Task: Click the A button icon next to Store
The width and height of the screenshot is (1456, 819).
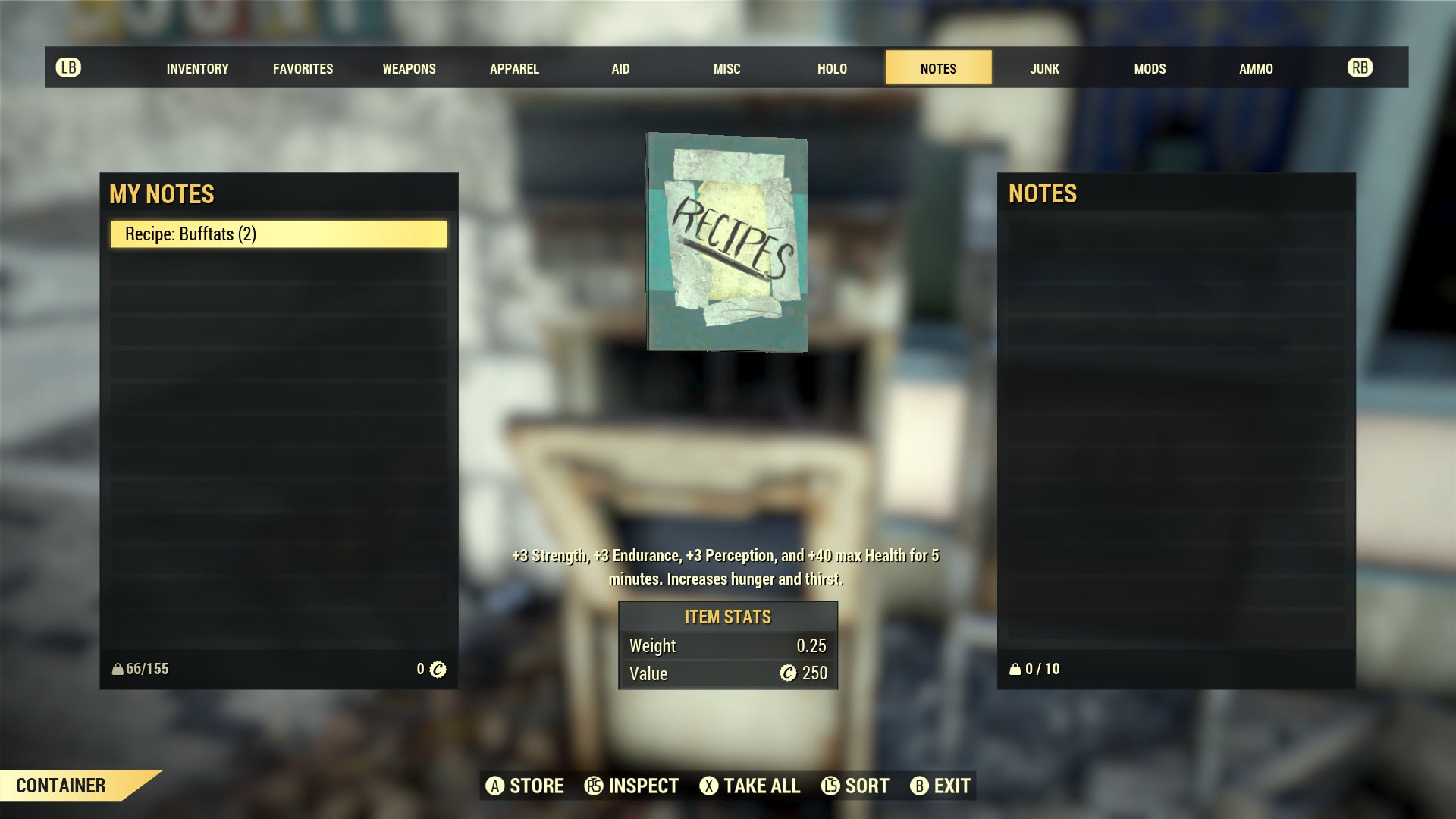Action: click(x=497, y=786)
